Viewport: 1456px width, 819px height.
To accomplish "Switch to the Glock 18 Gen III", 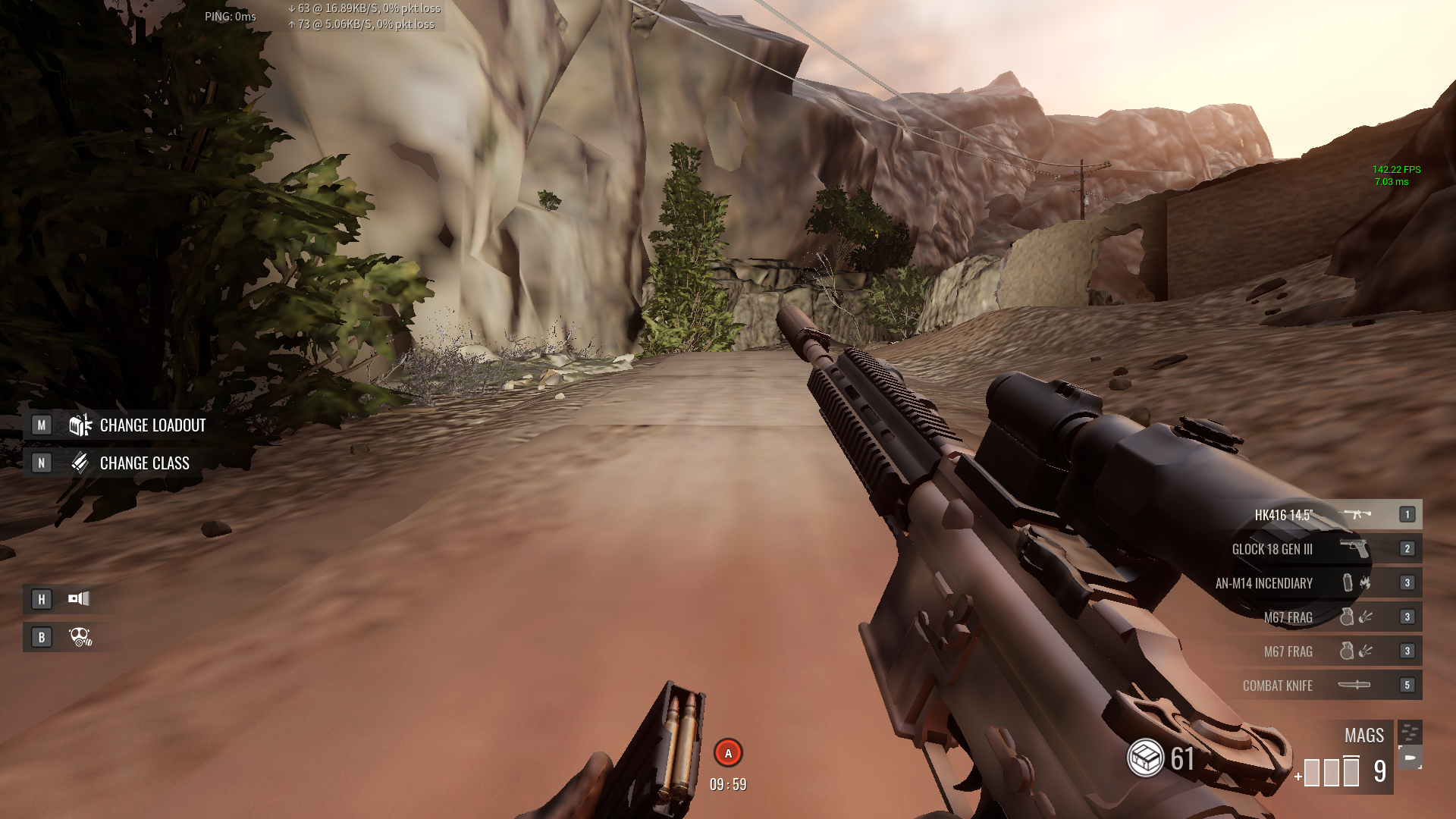I will [1272, 549].
